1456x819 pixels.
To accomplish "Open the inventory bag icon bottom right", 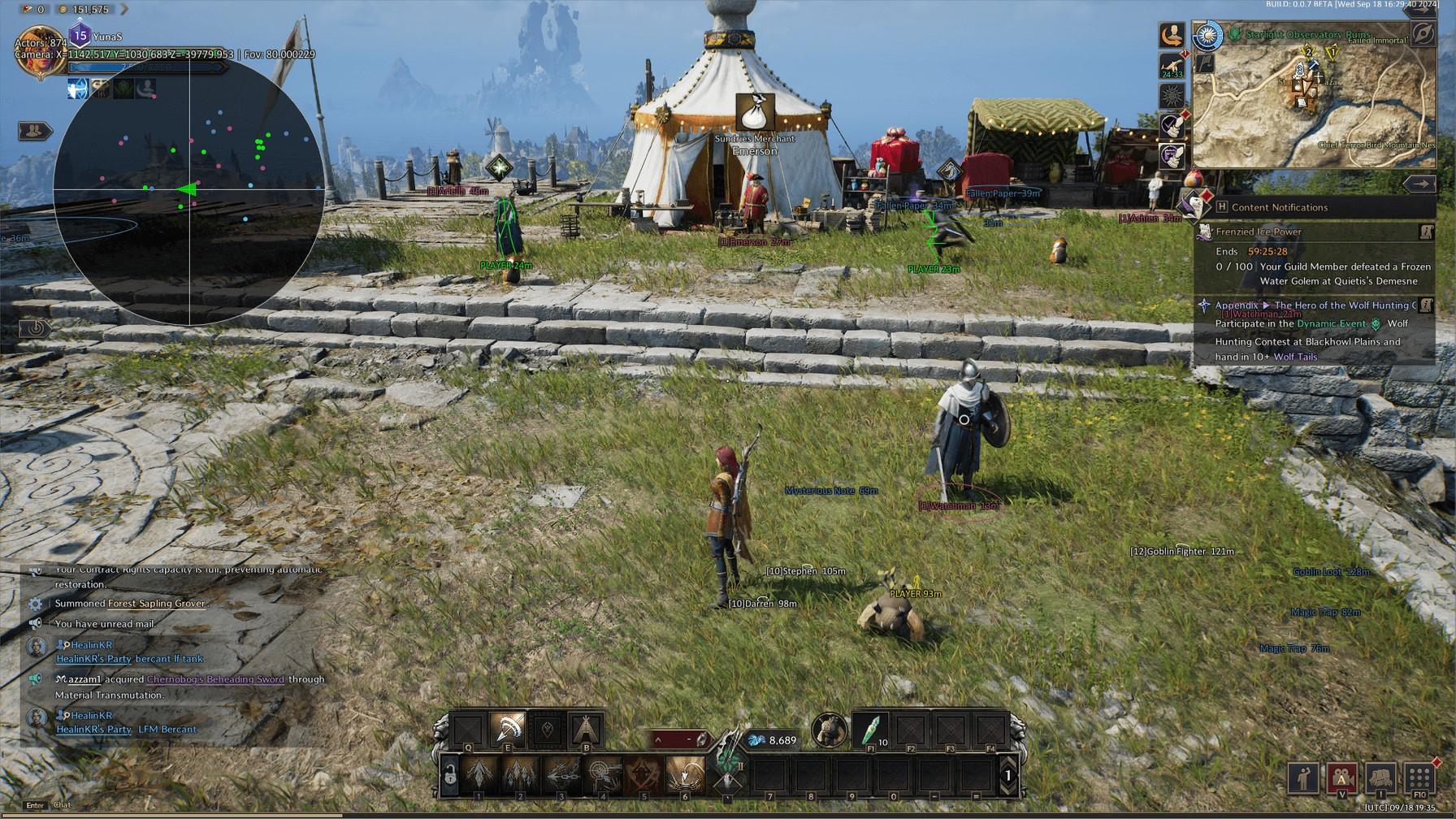I will coord(1381,778).
